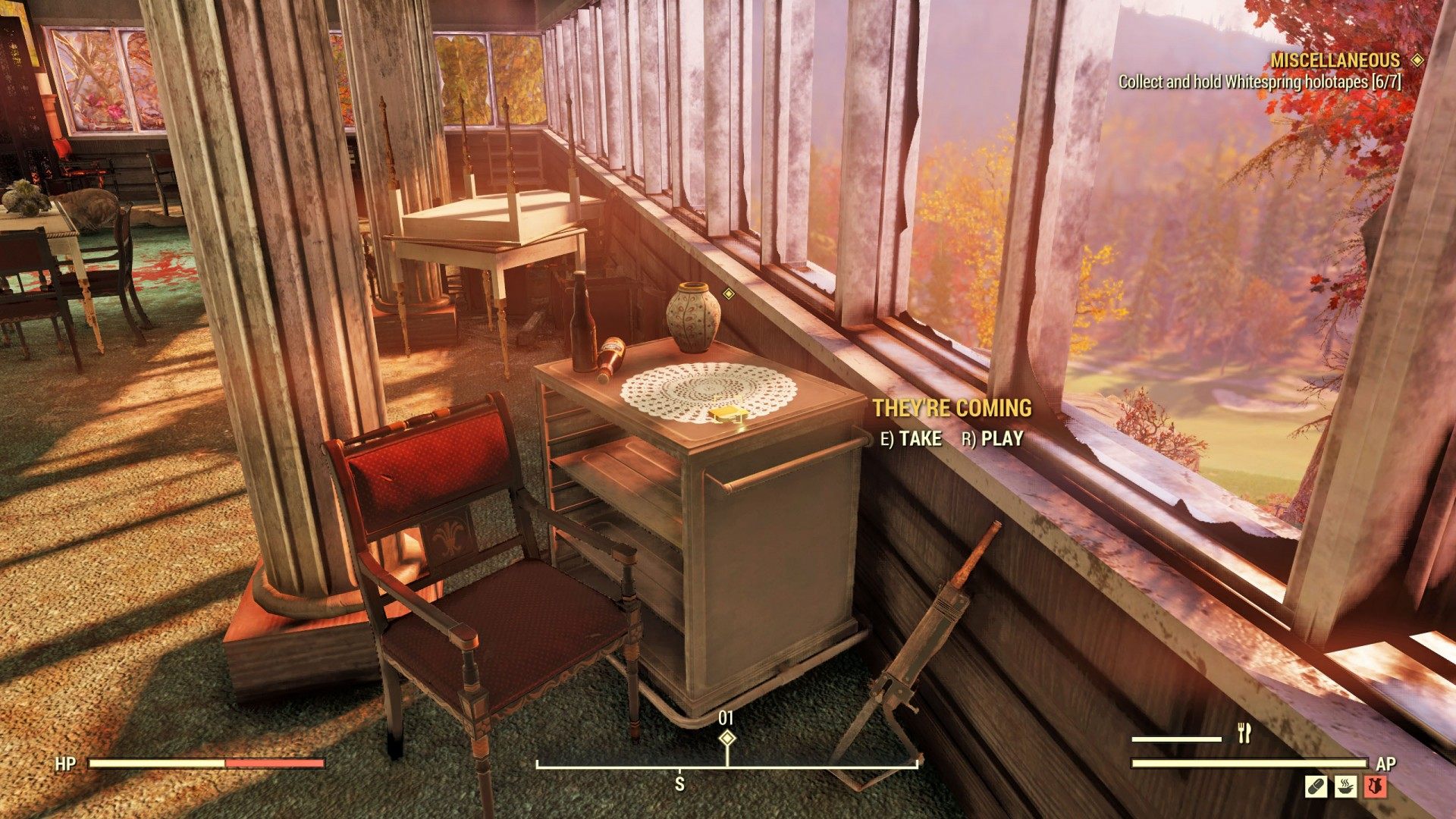The image size is (1456, 819).
Task: Click the red broken armor status icon
Action: click(x=1376, y=786)
